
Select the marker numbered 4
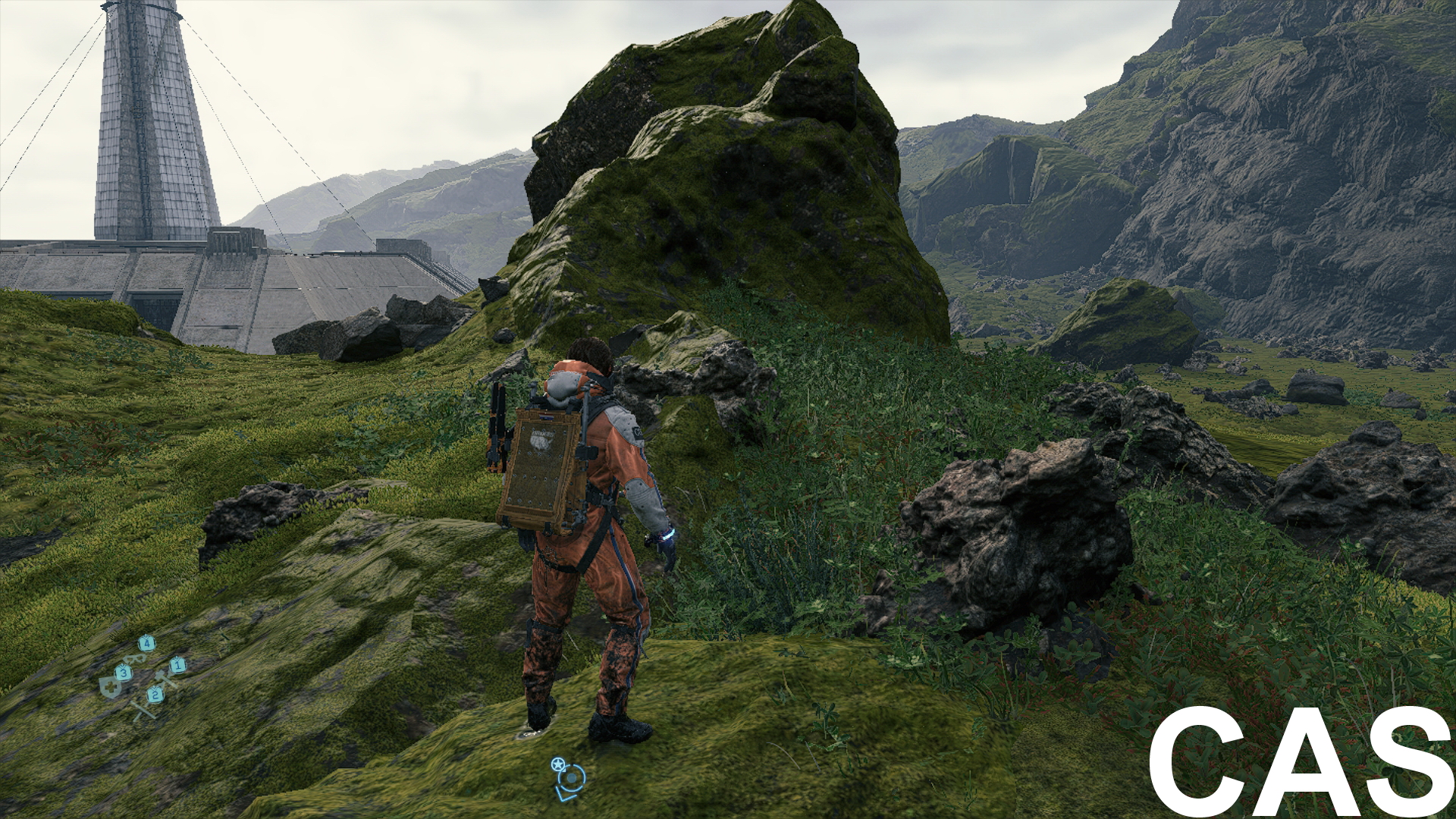coord(146,644)
